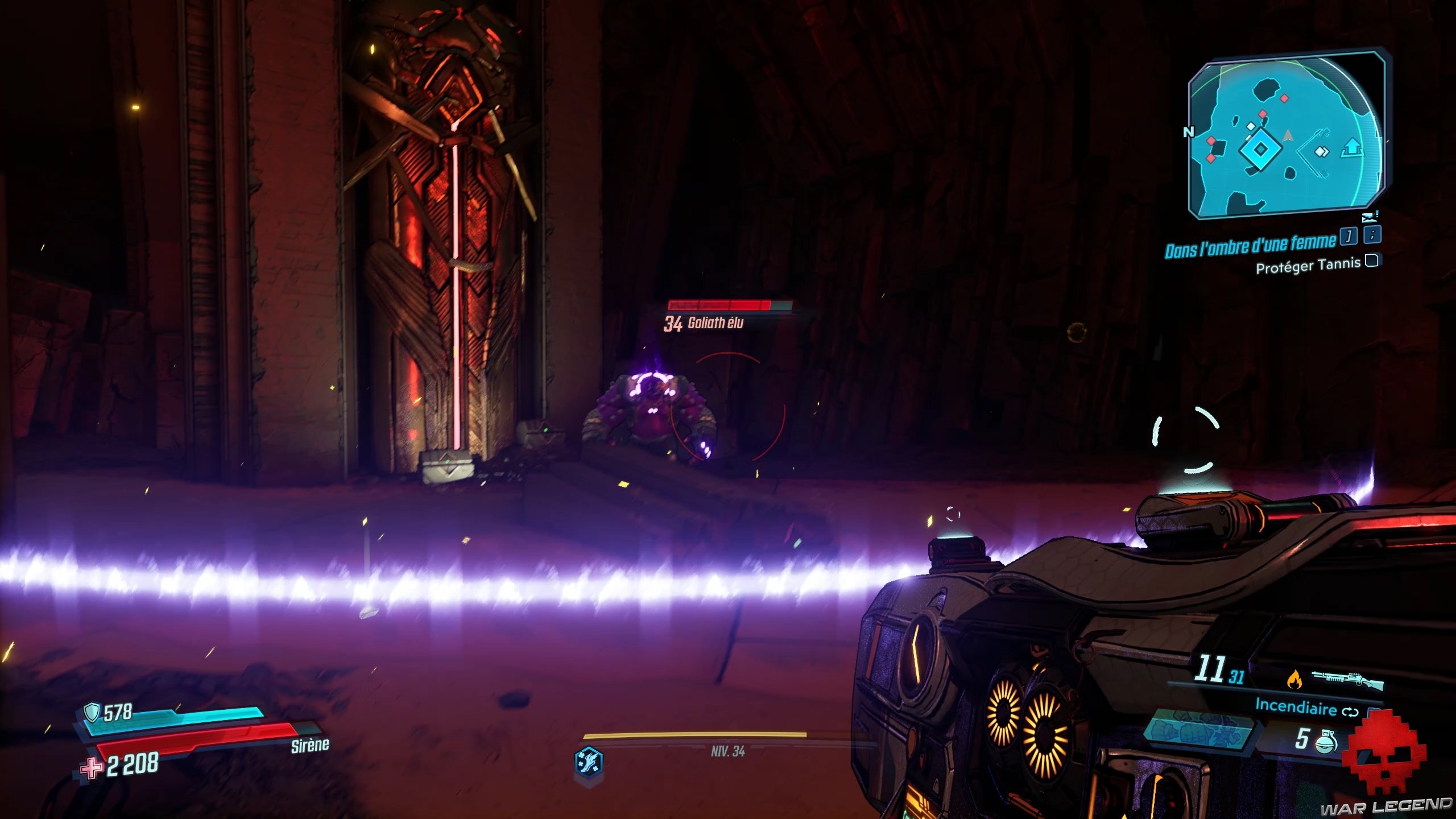The width and height of the screenshot is (1456, 819).
Task: Switch the Incendiaire element mode
Action: coord(1350,712)
